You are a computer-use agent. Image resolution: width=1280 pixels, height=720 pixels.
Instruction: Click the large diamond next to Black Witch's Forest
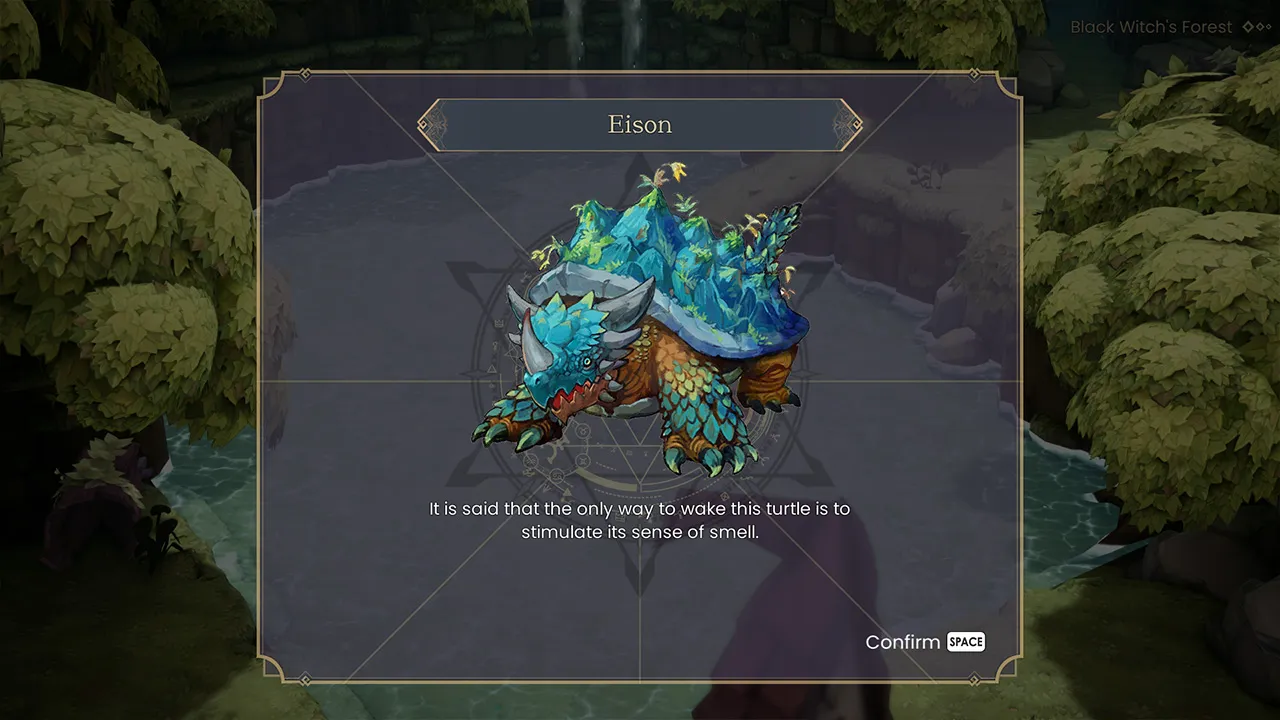(1248, 27)
